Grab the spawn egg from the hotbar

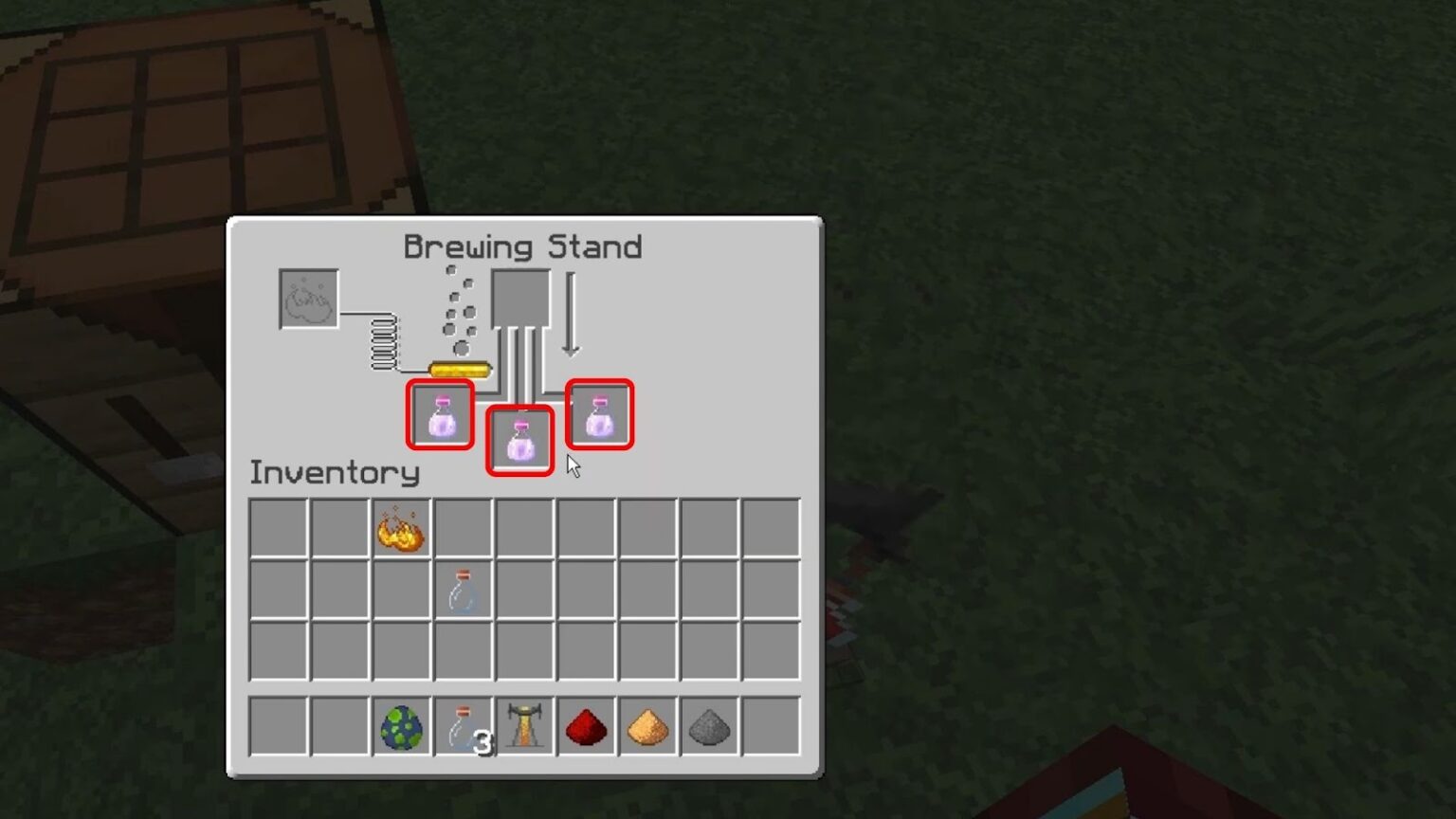tap(401, 726)
